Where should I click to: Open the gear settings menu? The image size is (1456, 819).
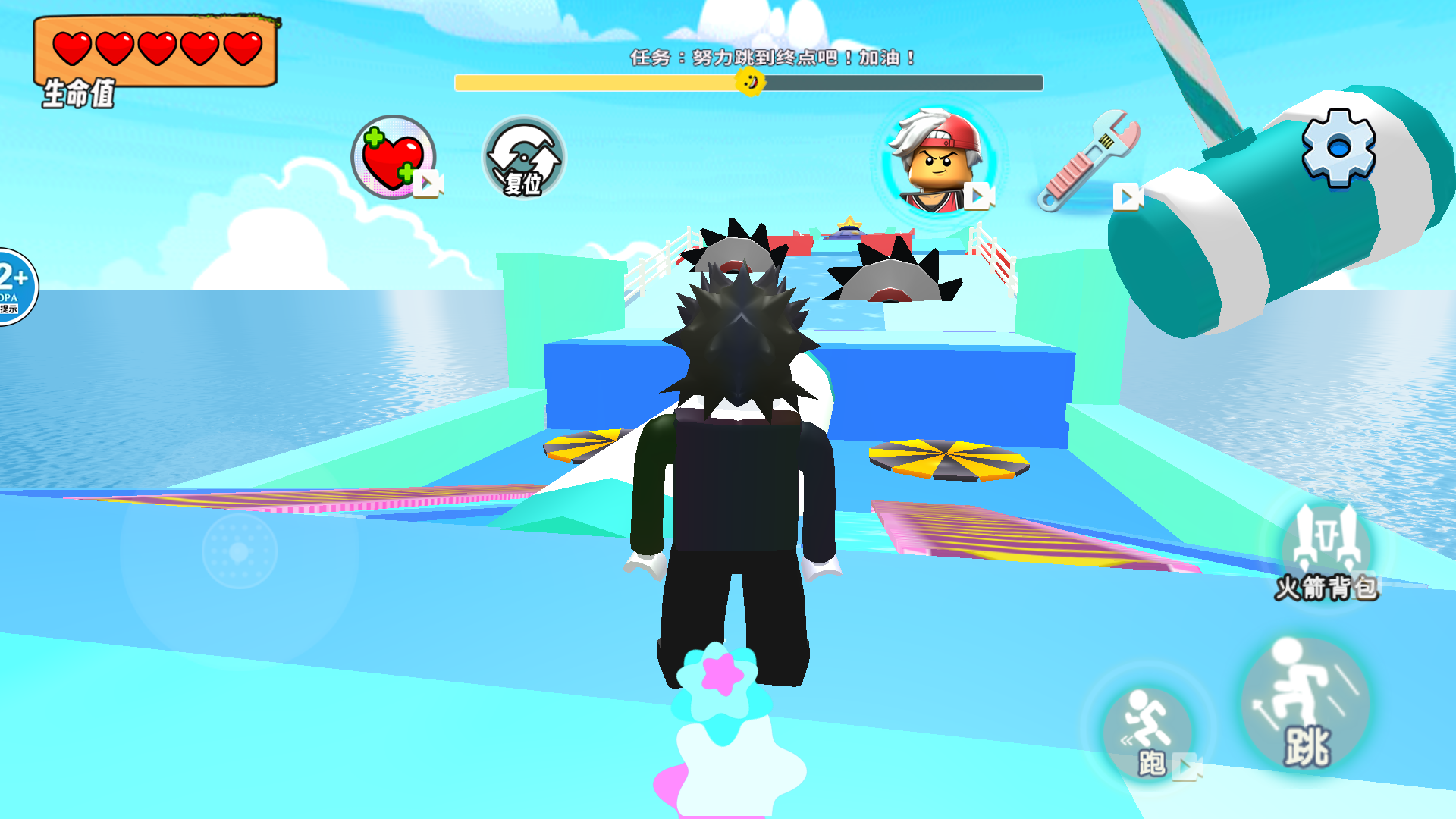coord(1338,146)
